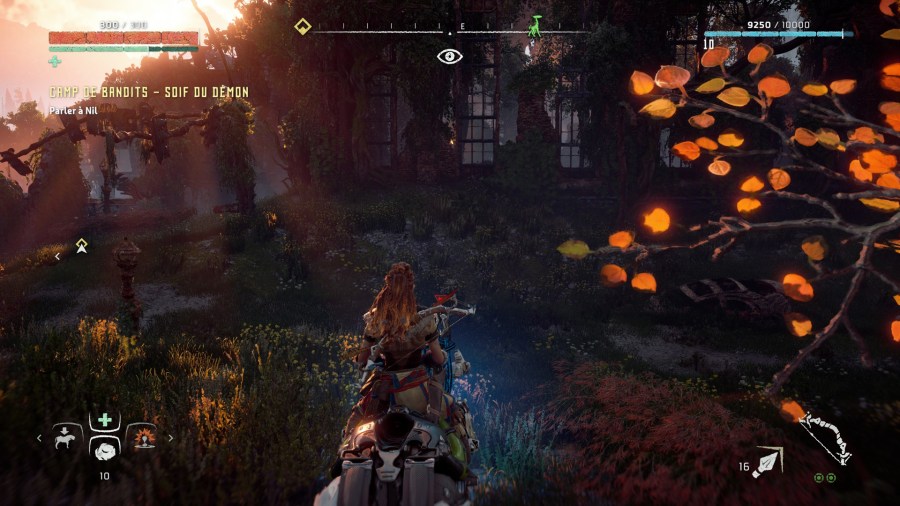Cycle quick items with the left arrow
The width and height of the screenshot is (900, 506).
tap(40, 437)
